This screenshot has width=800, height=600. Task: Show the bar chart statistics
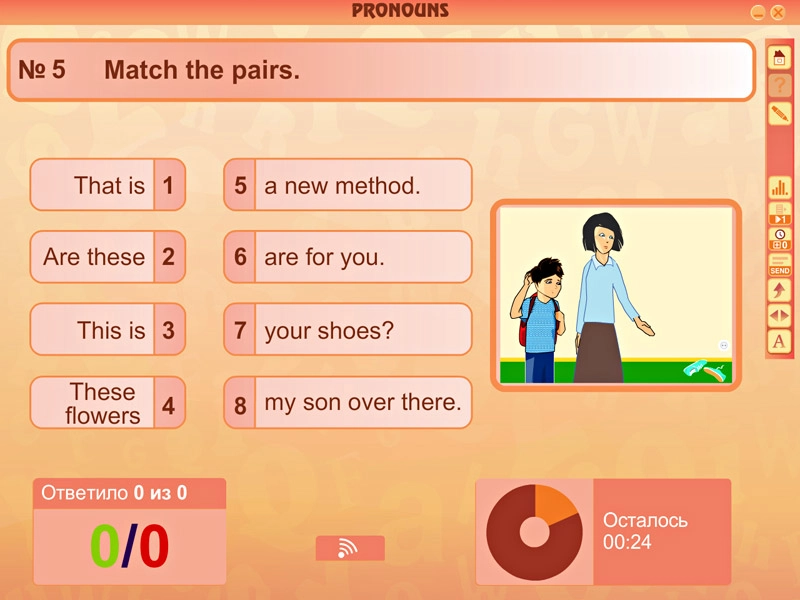pyautogui.click(x=779, y=187)
